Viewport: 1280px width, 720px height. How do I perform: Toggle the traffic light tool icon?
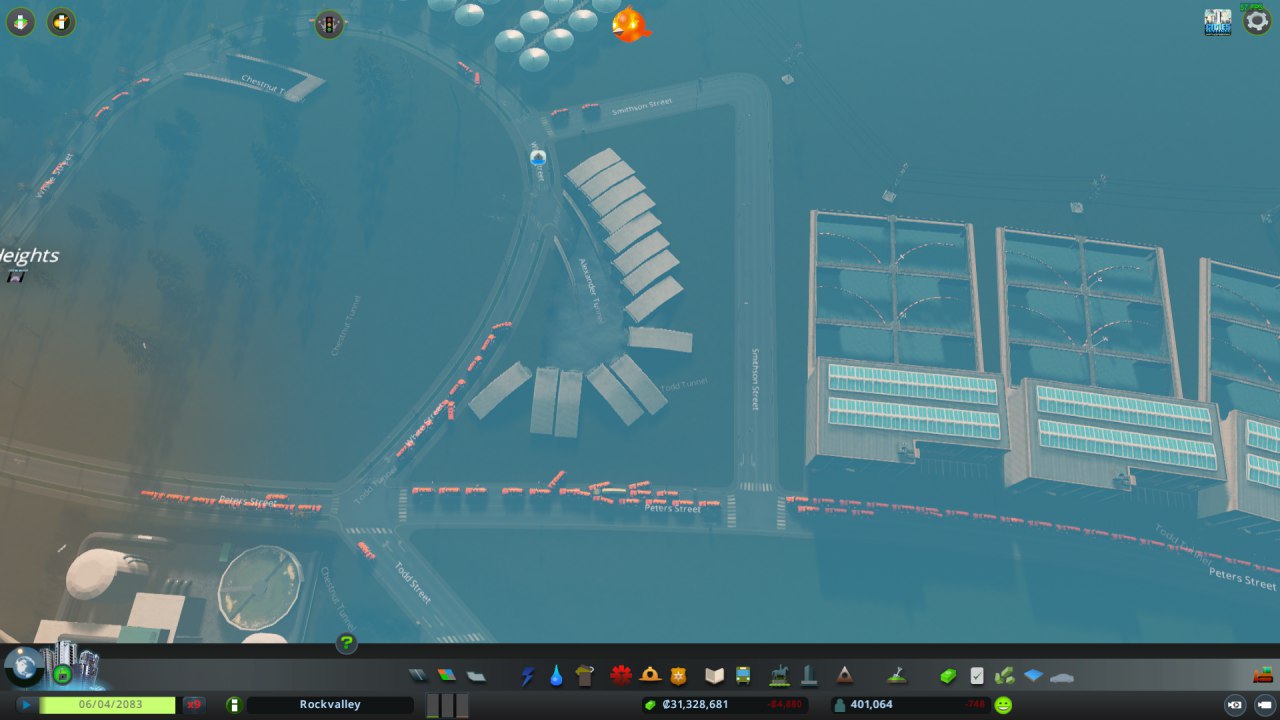[x=329, y=23]
